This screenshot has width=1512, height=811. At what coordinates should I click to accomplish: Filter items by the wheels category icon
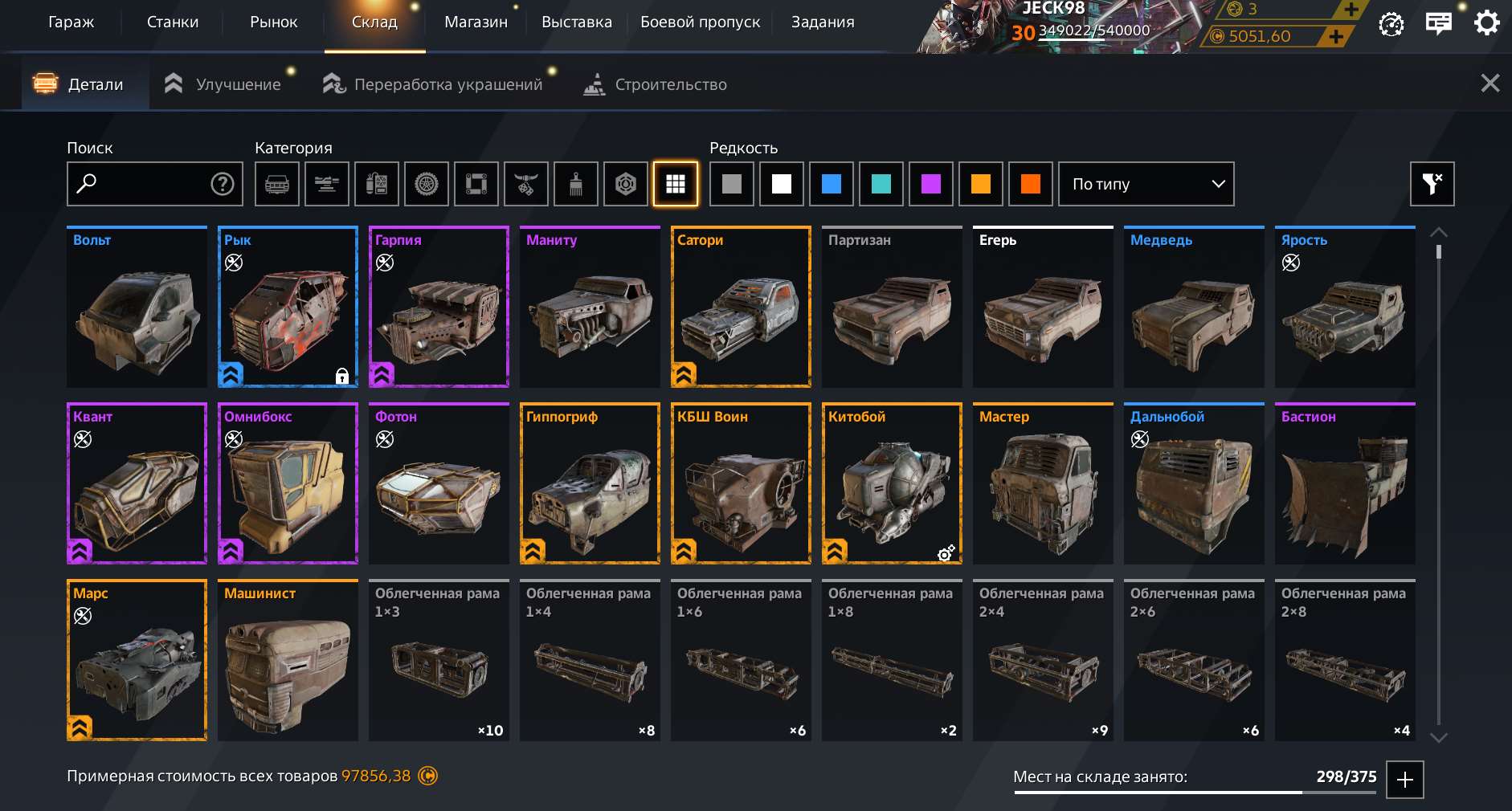click(x=427, y=184)
